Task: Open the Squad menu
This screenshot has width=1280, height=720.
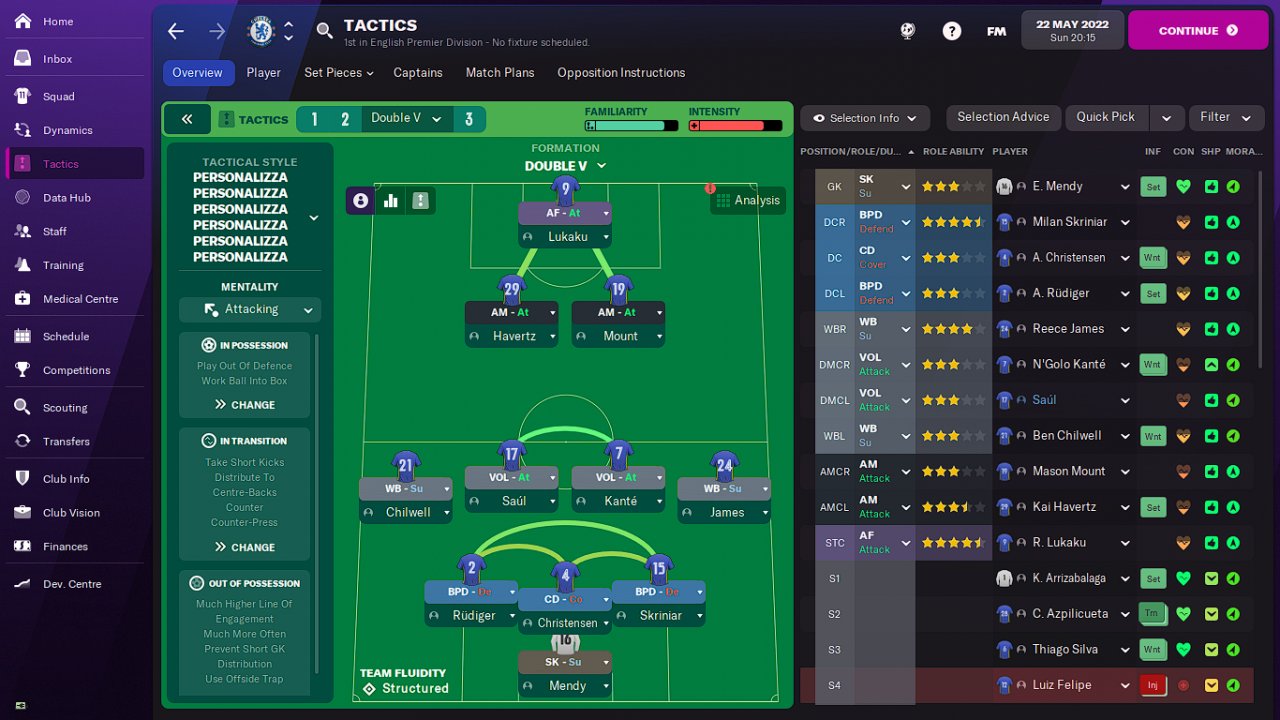Action: [58, 96]
